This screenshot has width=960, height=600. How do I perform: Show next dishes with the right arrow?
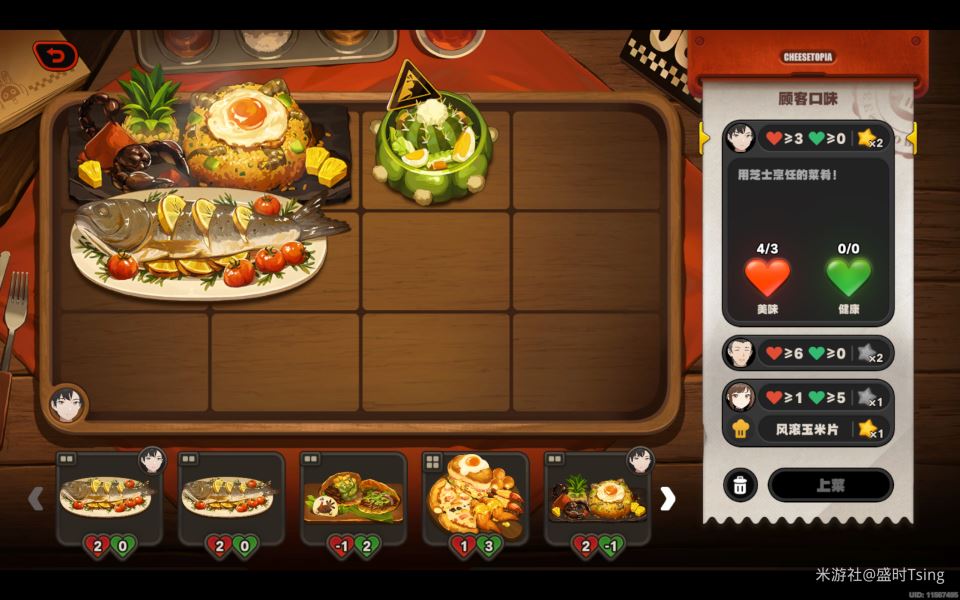point(668,498)
